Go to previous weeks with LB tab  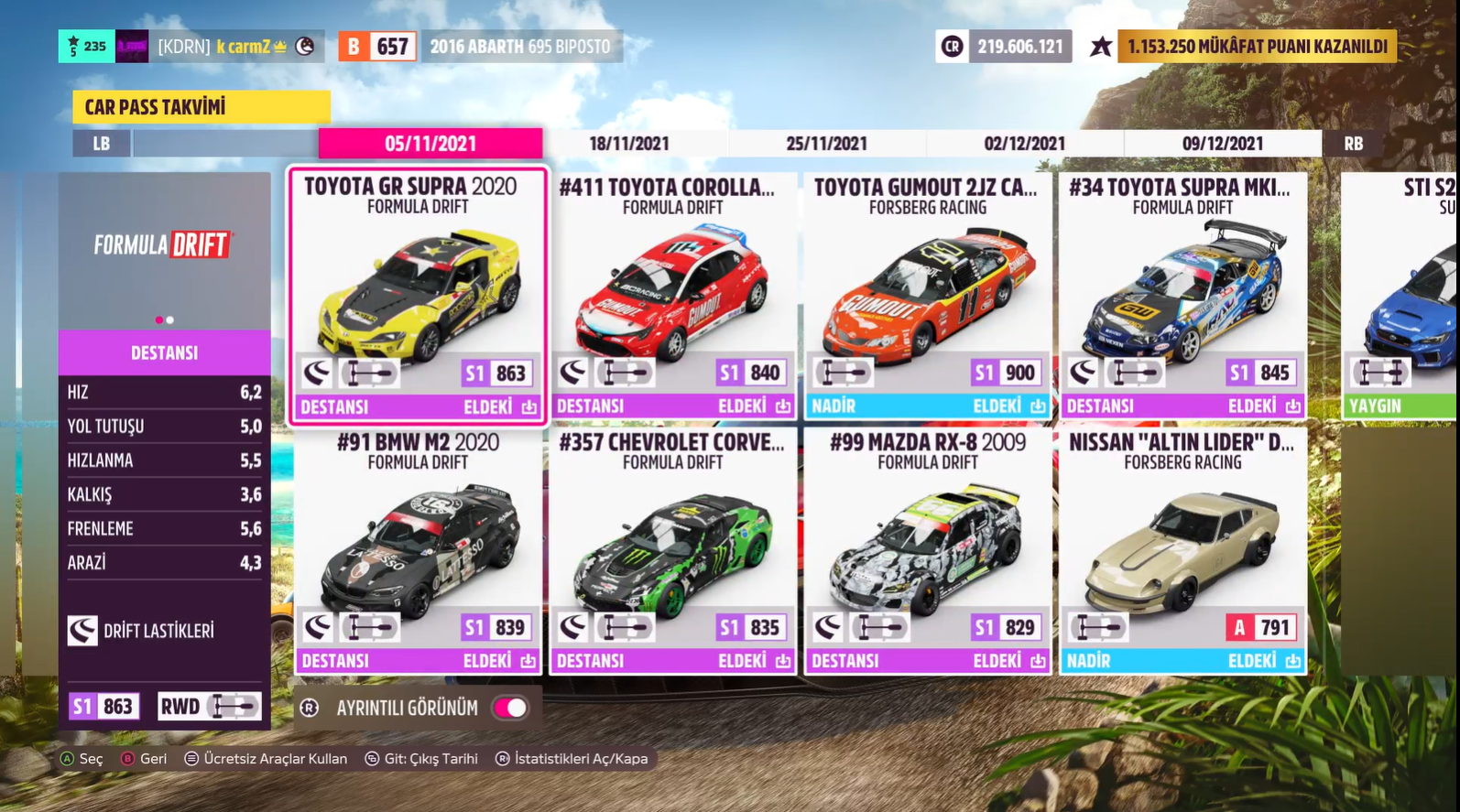[x=102, y=144]
